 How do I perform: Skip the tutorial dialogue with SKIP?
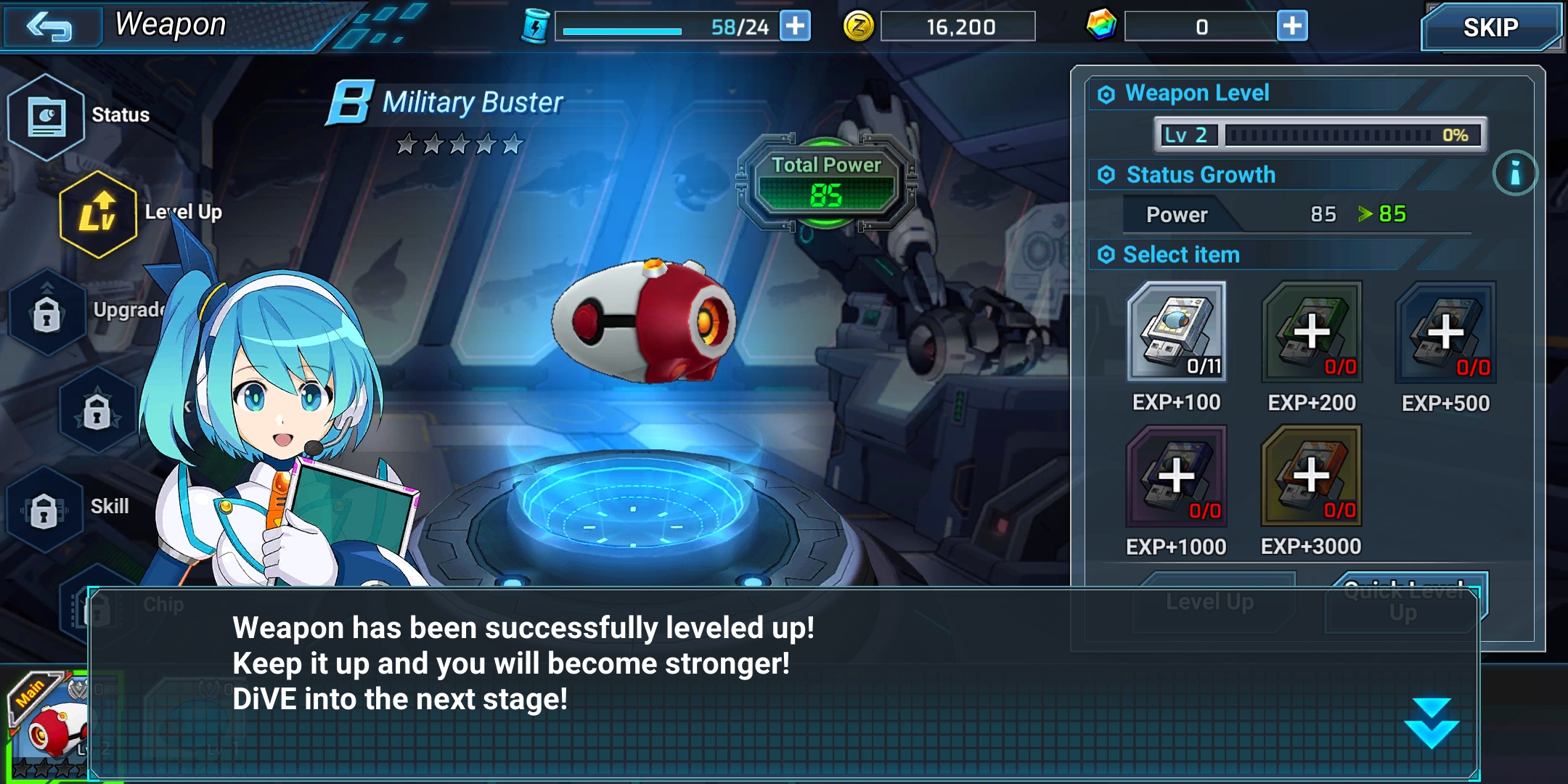[1490, 28]
